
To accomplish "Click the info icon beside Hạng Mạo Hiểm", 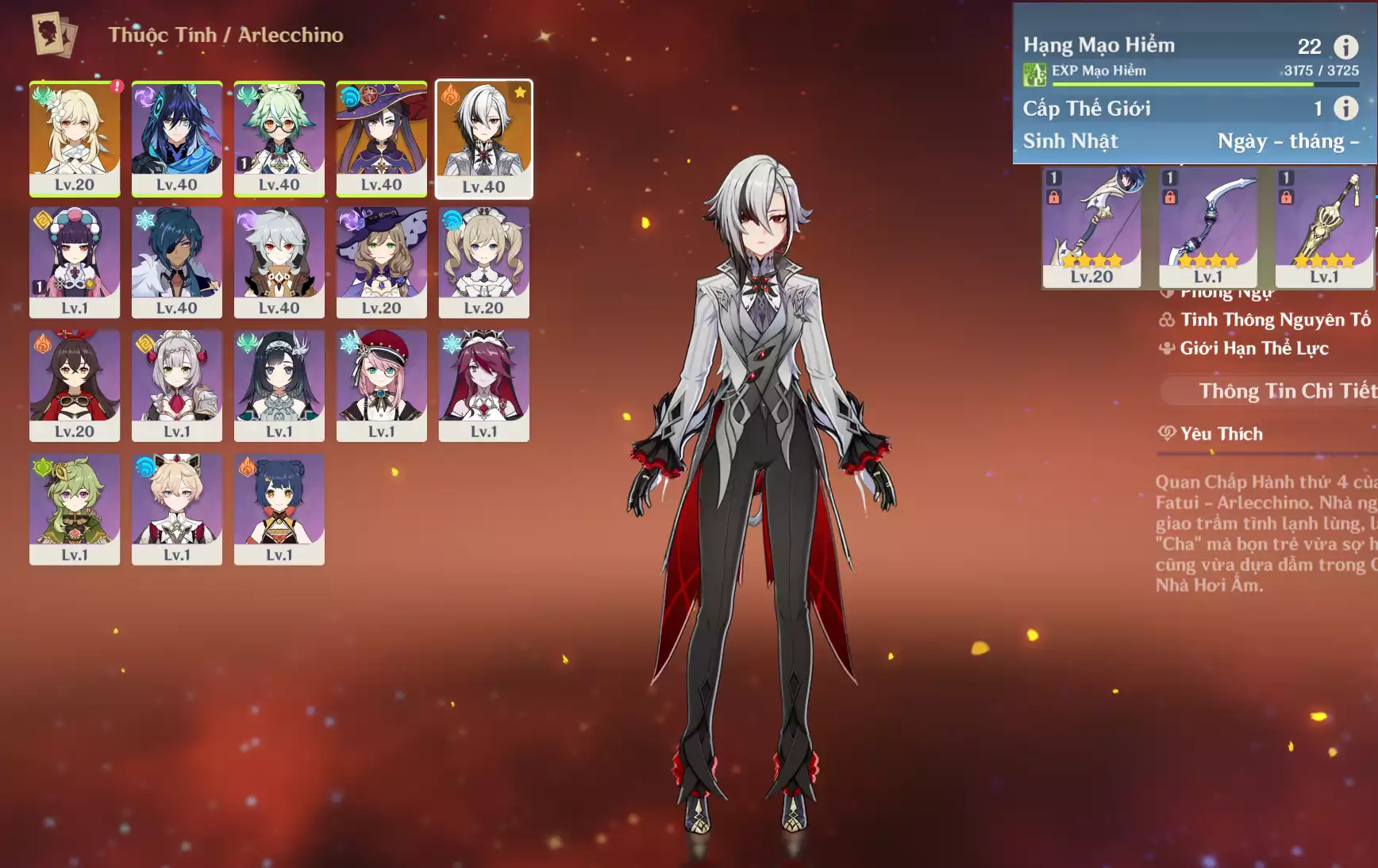I will point(1345,47).
